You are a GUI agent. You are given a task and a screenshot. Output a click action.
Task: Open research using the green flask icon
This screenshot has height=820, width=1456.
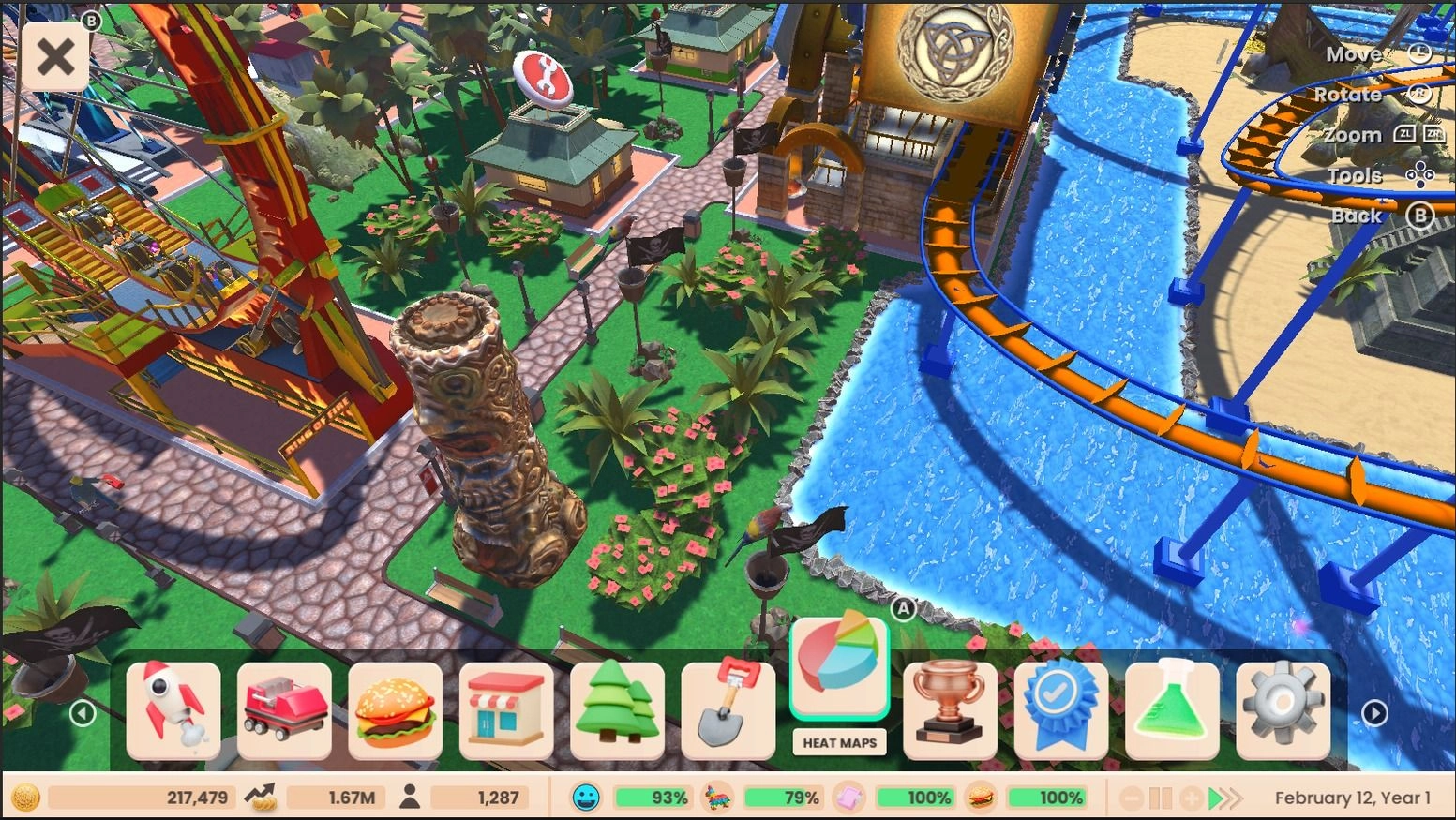point(1171,708)
